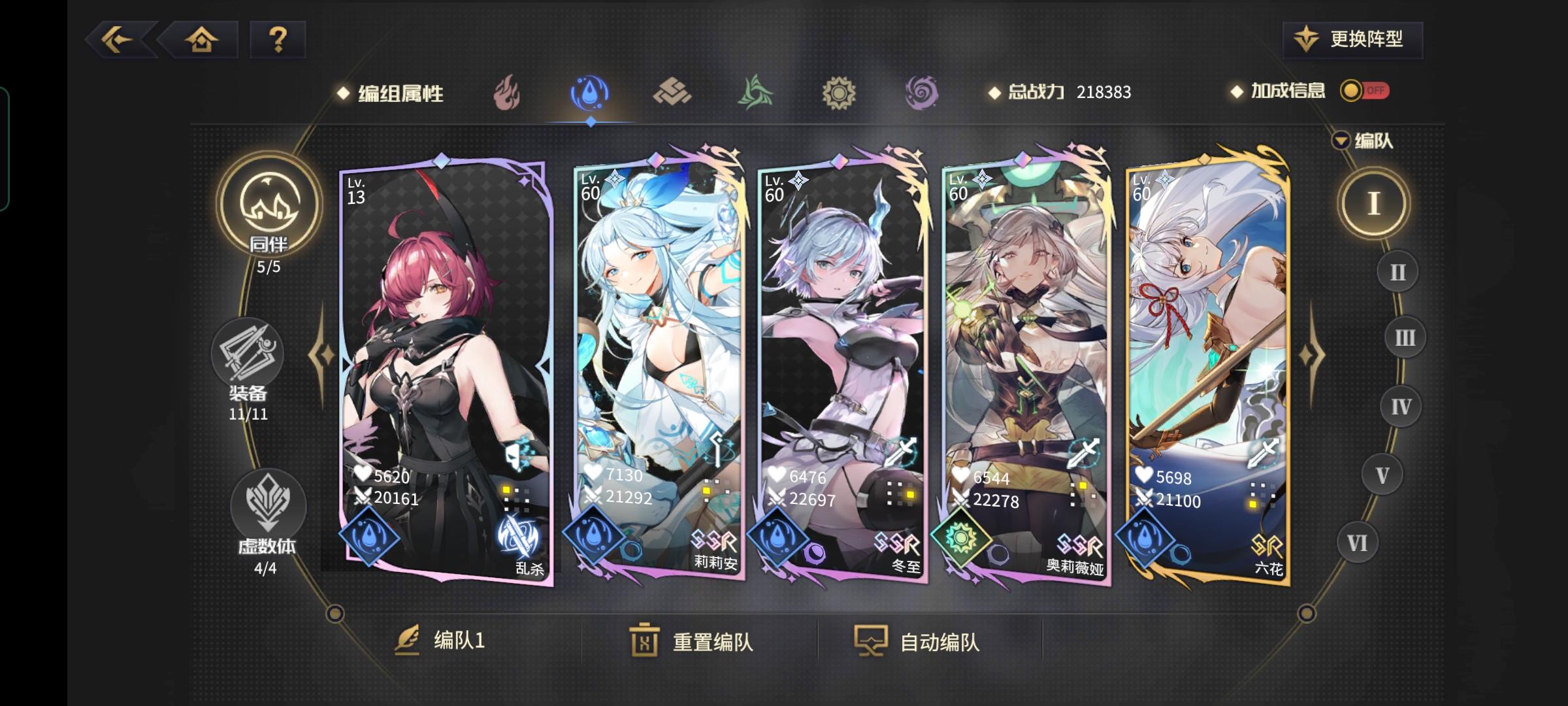This screenshot has height=706, width=1568.
Task: Select the wind/nature element filter icon
Action: 755,92
